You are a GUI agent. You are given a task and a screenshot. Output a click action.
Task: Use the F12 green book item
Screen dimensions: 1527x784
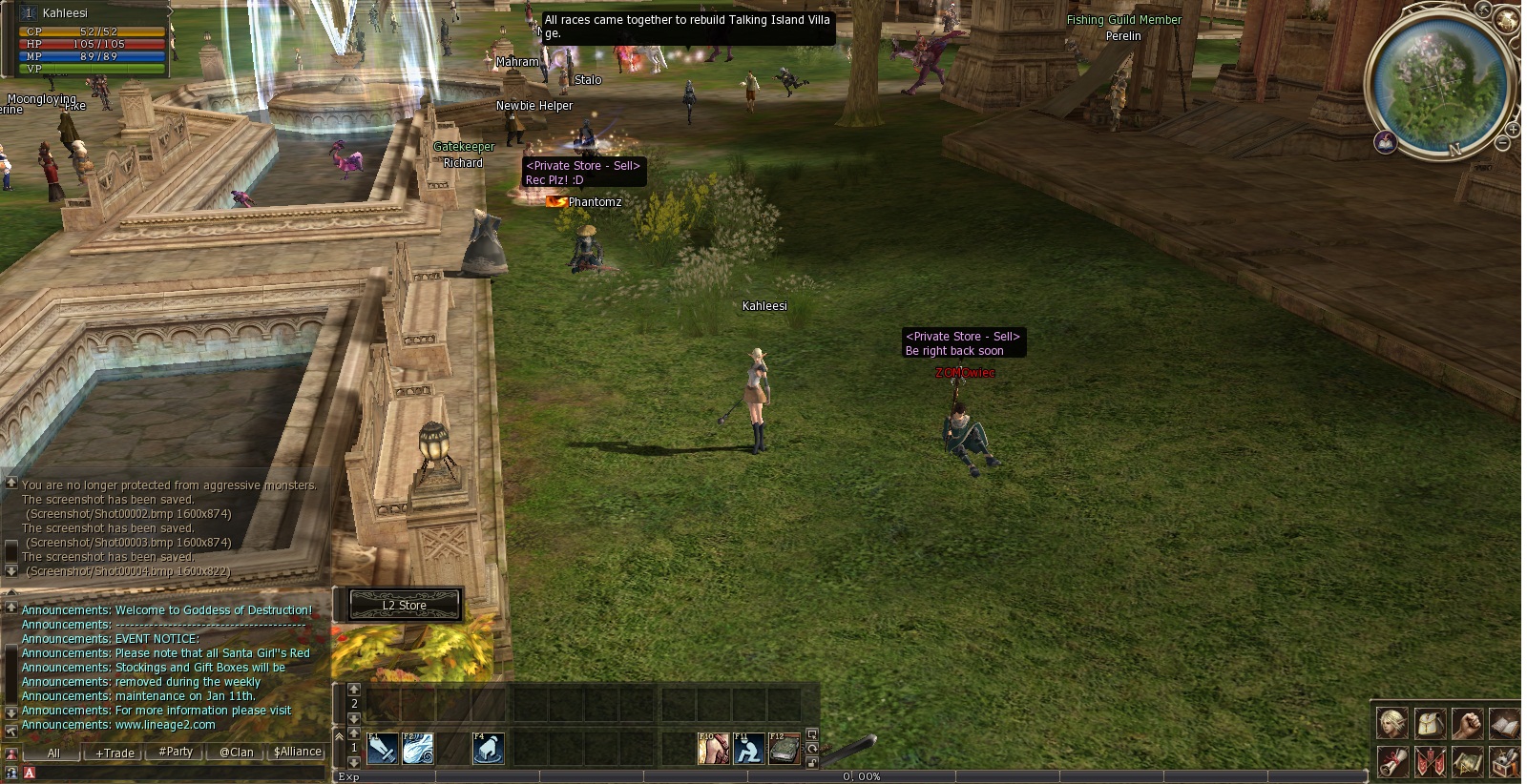pyautogui.click(x=784, y=749)
